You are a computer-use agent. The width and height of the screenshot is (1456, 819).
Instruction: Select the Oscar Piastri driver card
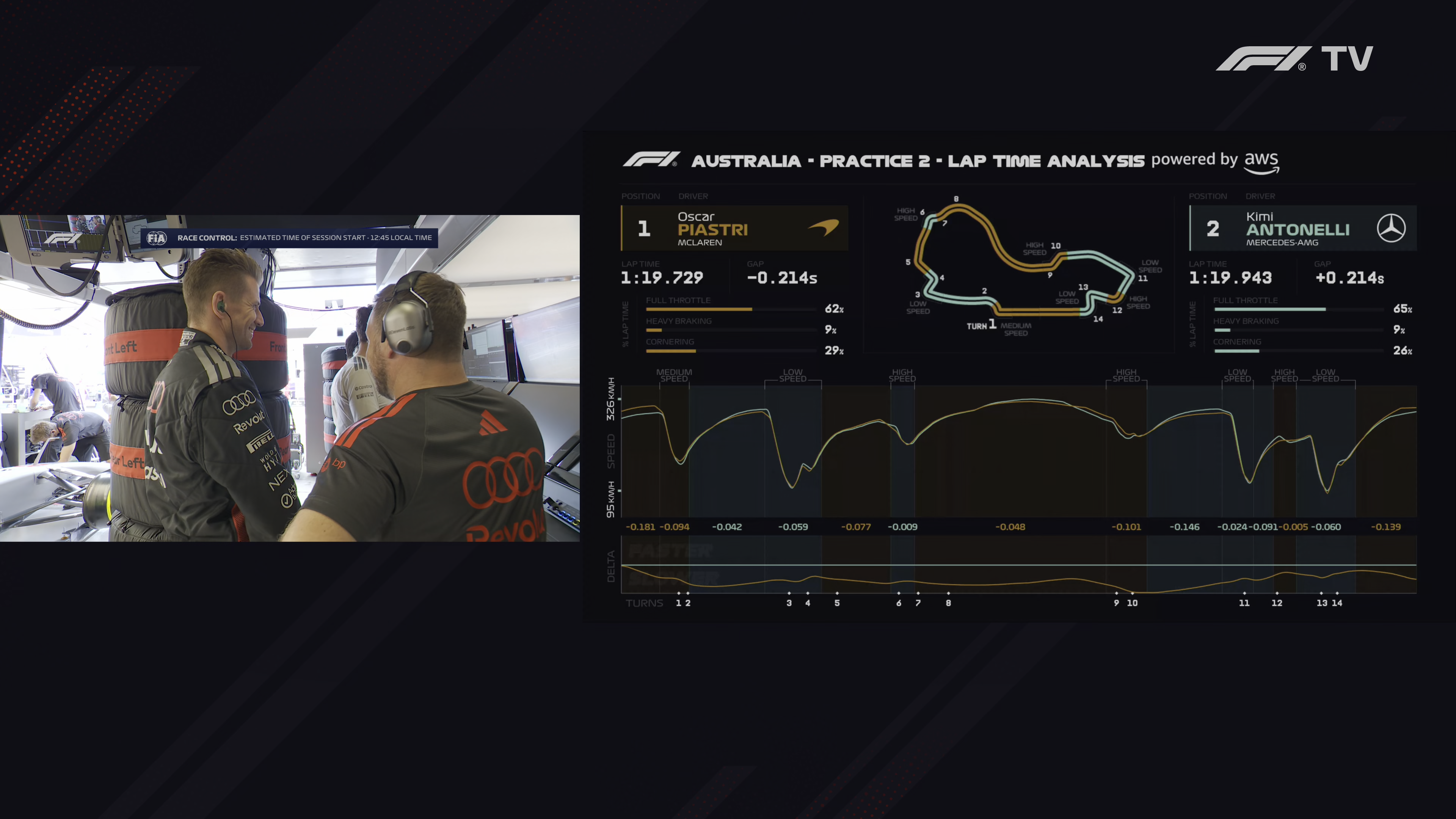734,228
